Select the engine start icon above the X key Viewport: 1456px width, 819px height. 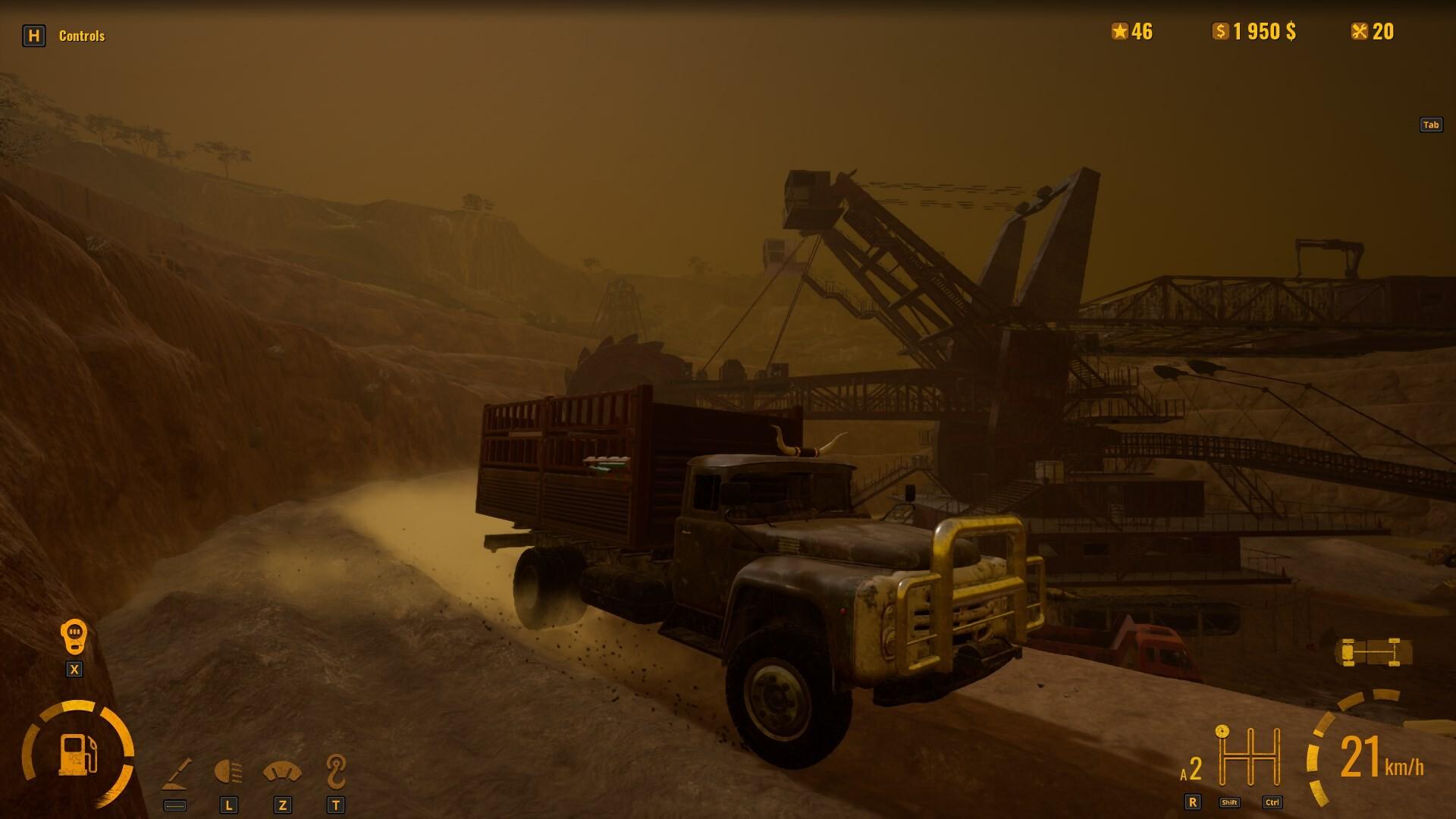[74, 635]
